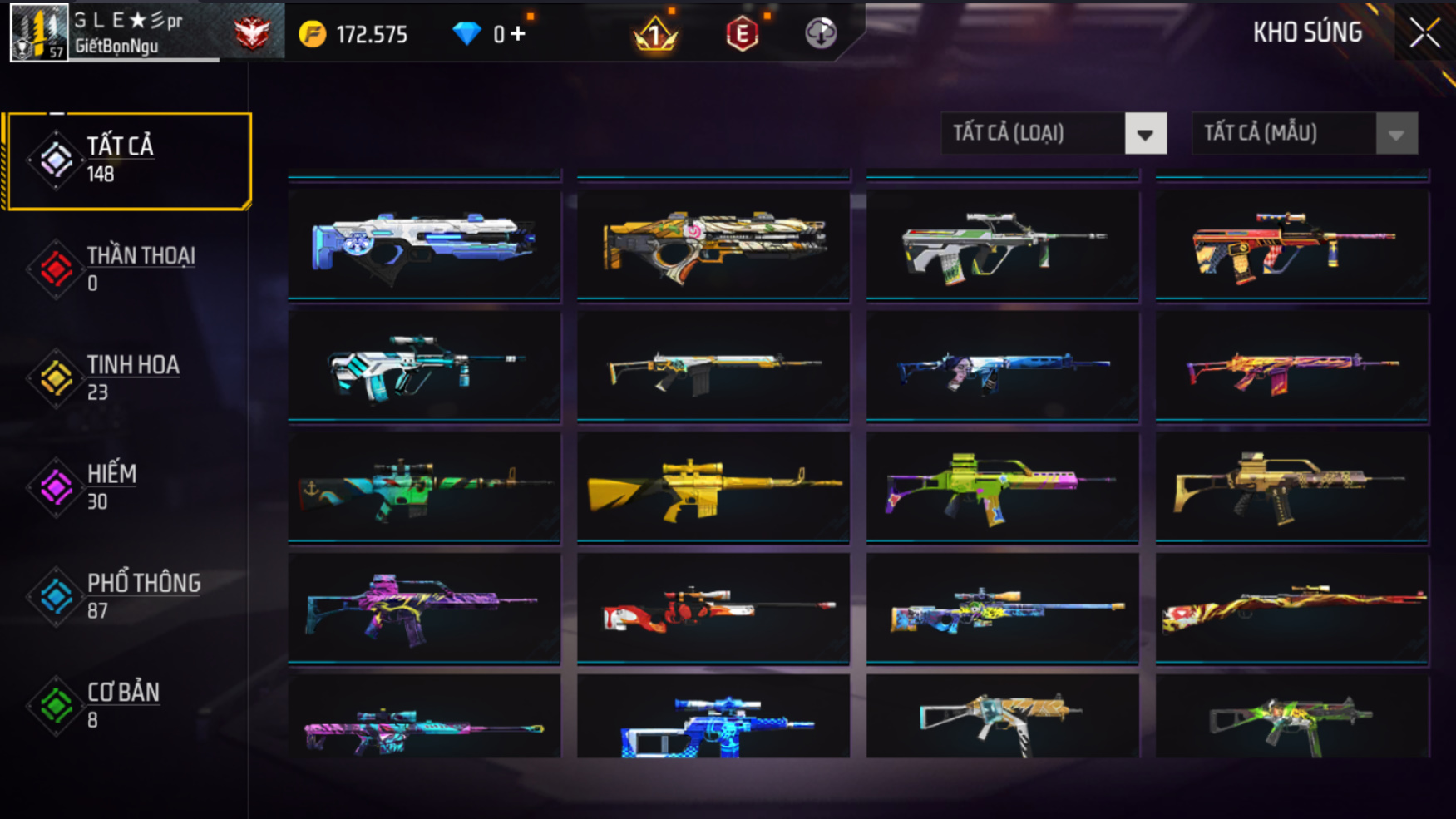This screenshot has height=819, width=1456.
Task: Pick the solid gold scoped rifle skin
Action: coord(713,487)
